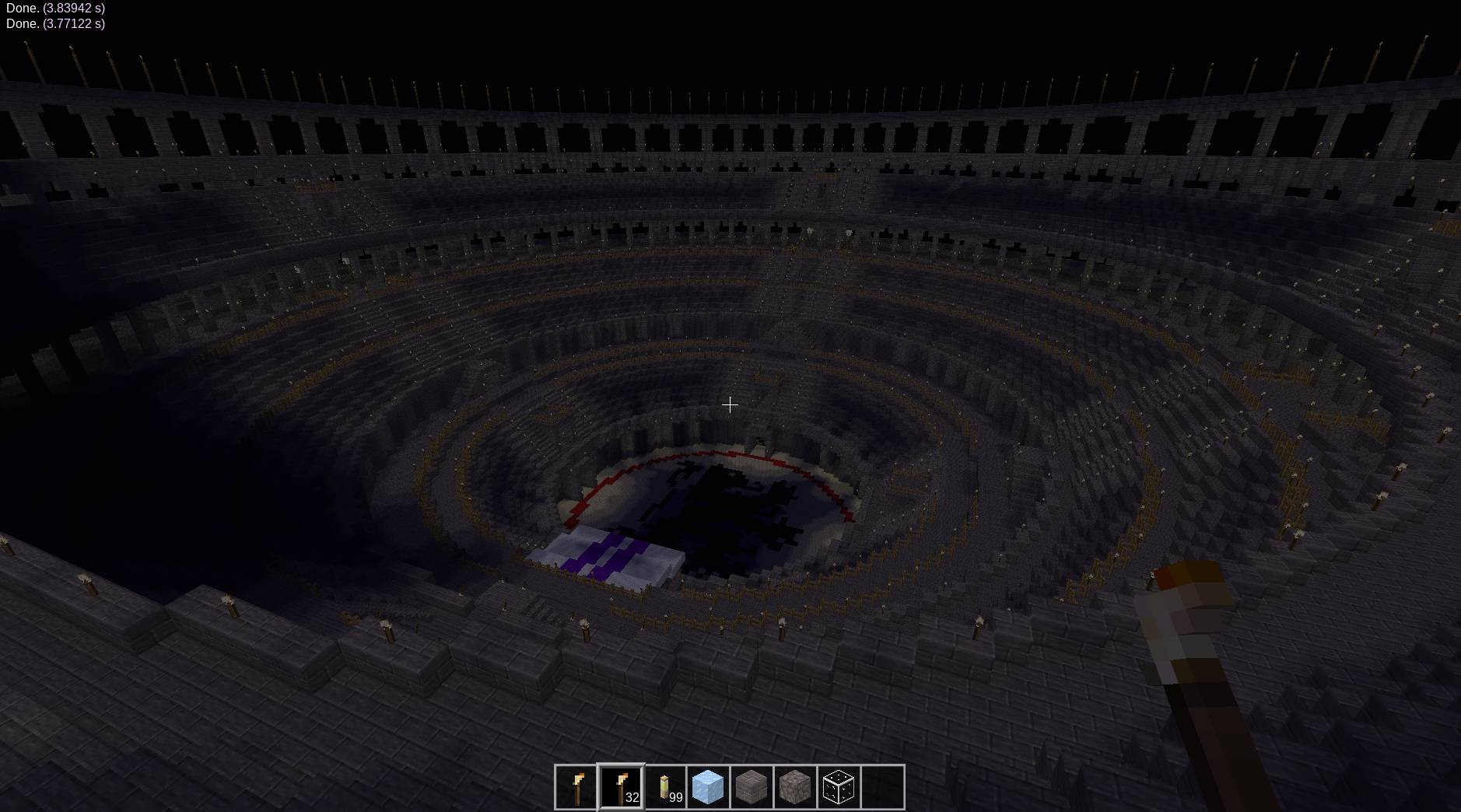Select the single torch hotbar slot
The width and height of the screenshot is (1461, 812).
577,787
